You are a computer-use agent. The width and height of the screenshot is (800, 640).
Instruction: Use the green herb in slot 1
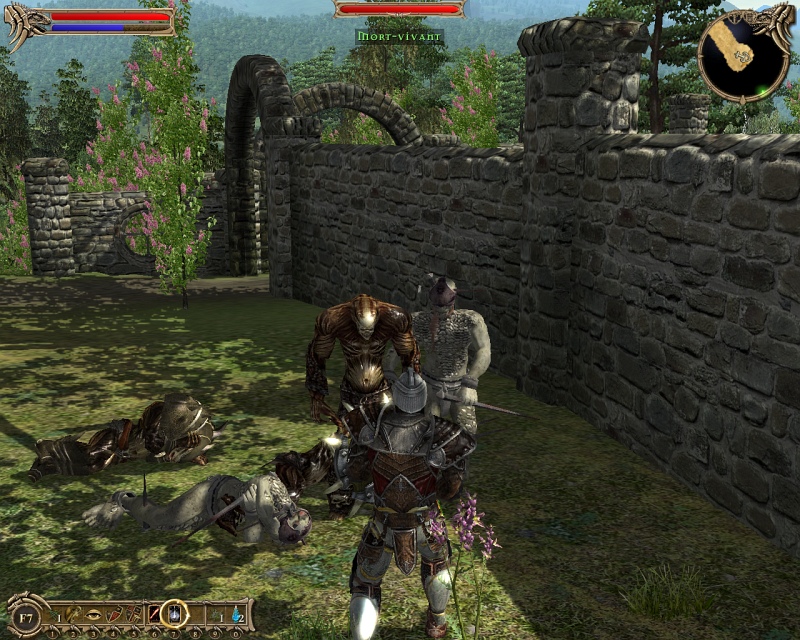pyautogui.click(x=53, y=613)
